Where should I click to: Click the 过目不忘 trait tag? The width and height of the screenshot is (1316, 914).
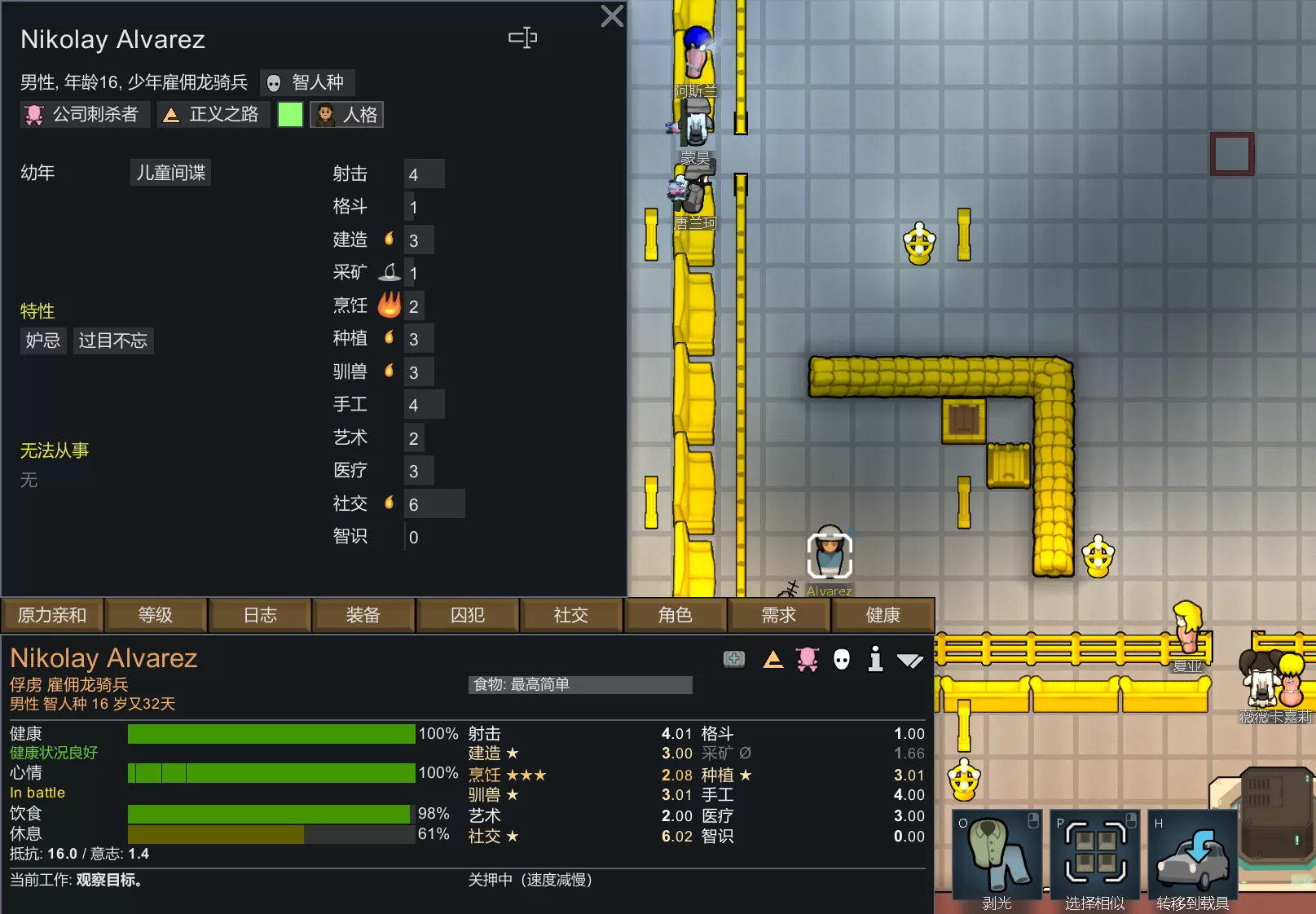[x=113, y=341]
